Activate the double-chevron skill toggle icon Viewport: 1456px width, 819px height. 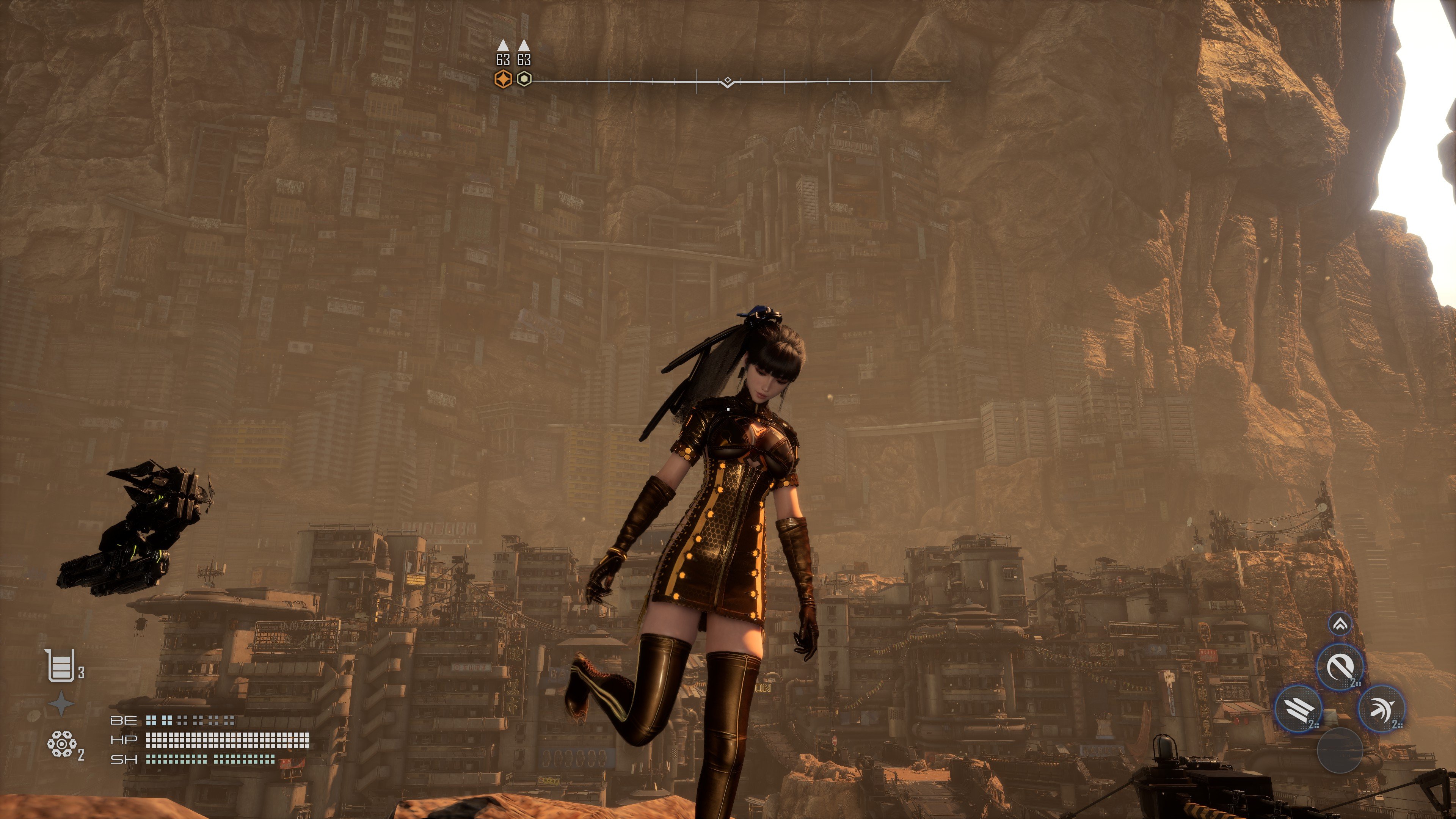point(1340,624)
